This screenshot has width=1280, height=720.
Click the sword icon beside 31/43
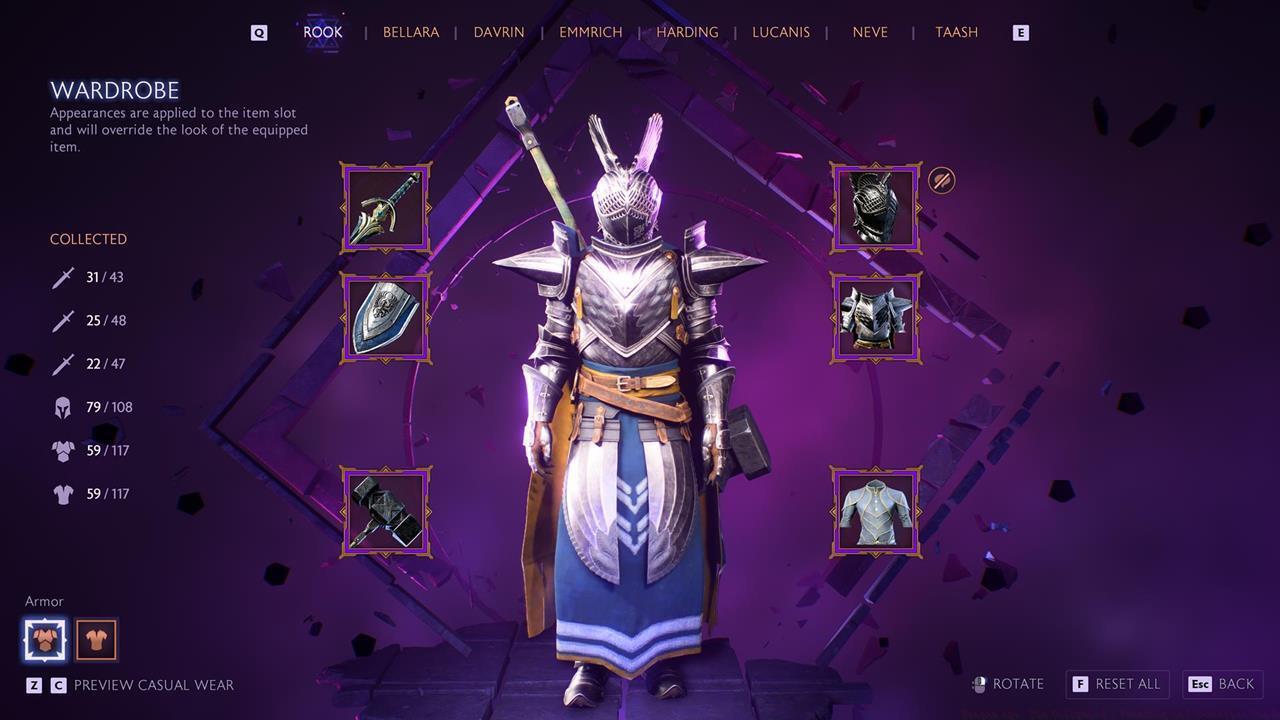point(62,276)
